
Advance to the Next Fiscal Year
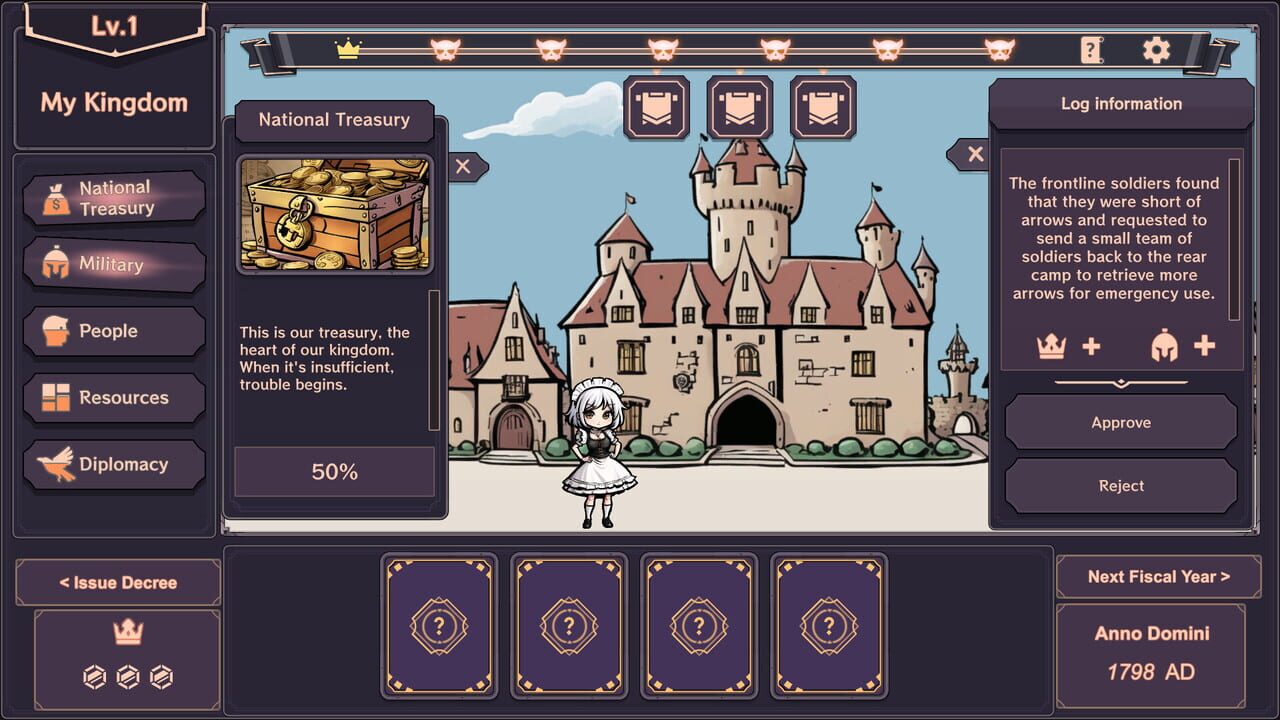pyautogui.click(x=1157, y=576)
